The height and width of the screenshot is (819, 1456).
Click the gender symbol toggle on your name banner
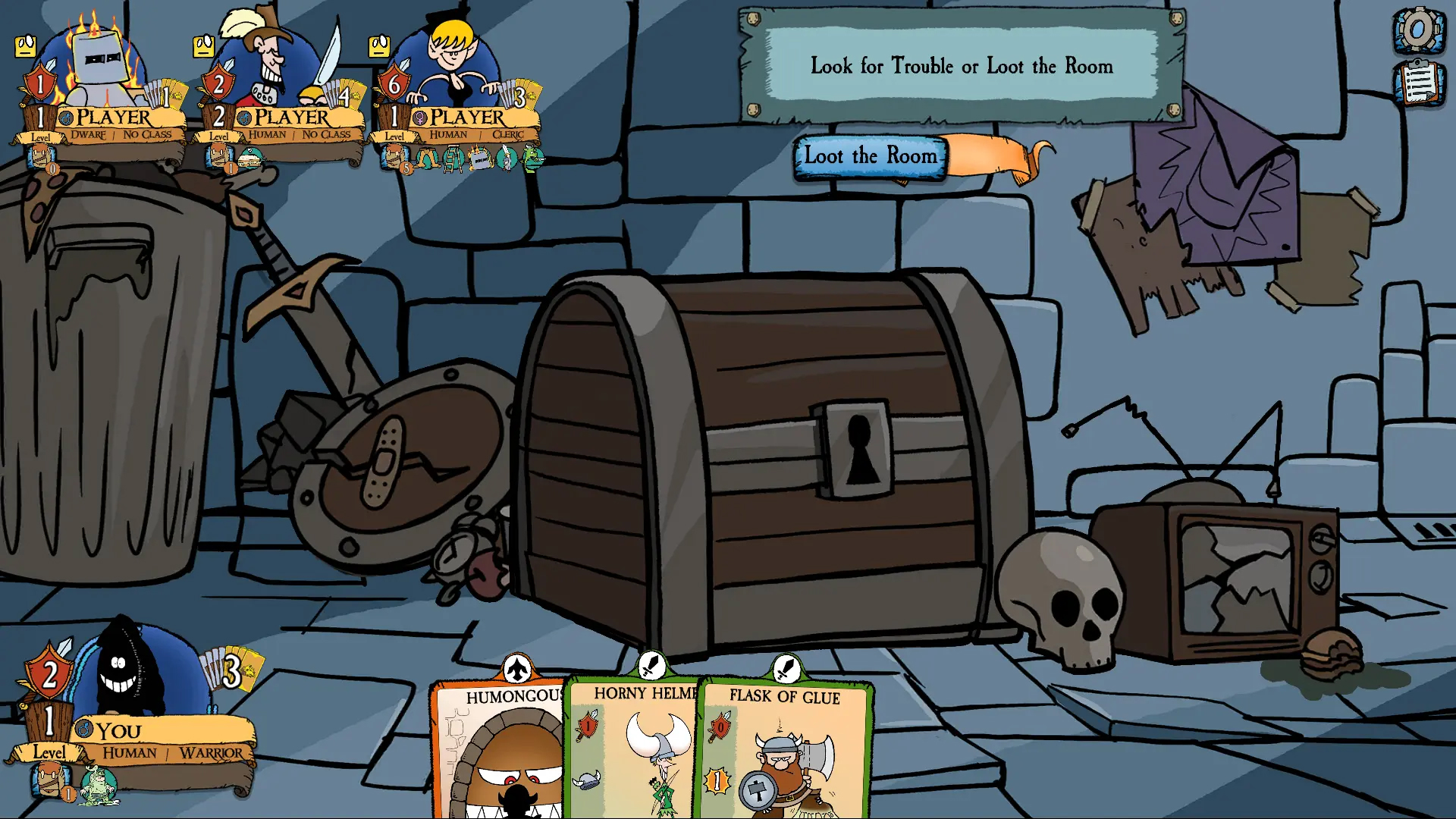click(83, 729)
